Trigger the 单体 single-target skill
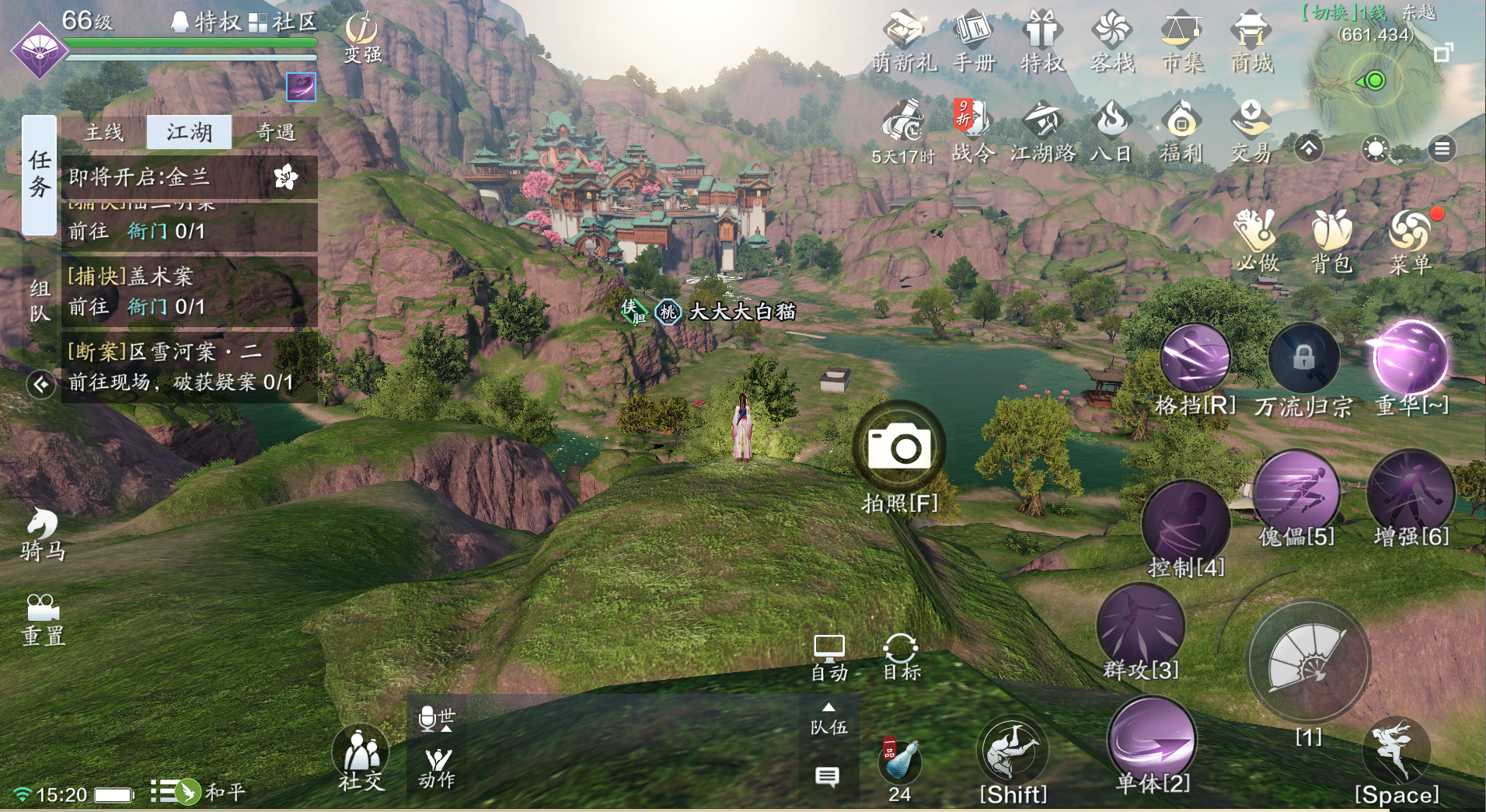The image size is (1486, 812). click(1153, 741)
